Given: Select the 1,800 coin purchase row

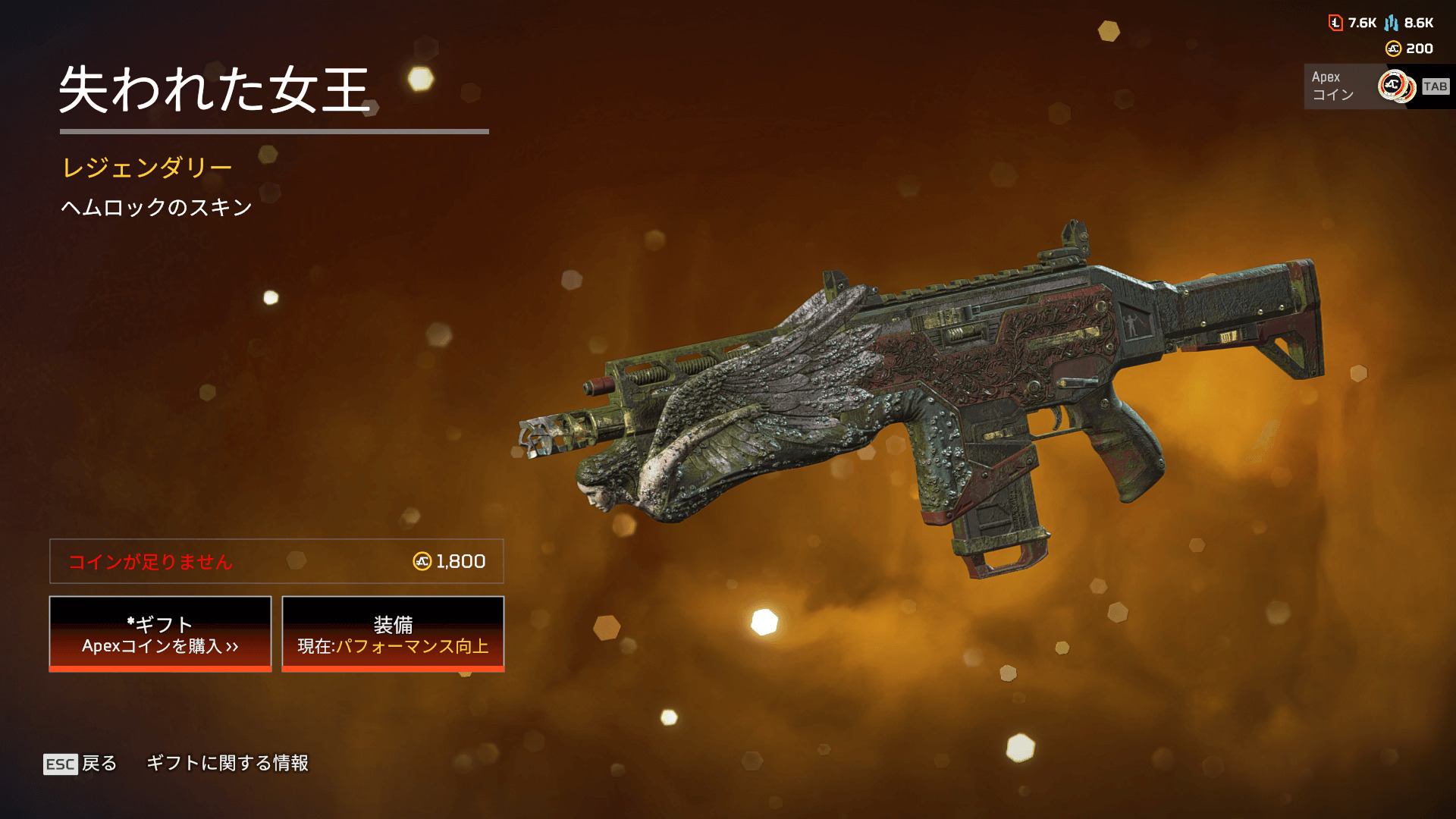Looking at the screenshot, I should 276,561.
